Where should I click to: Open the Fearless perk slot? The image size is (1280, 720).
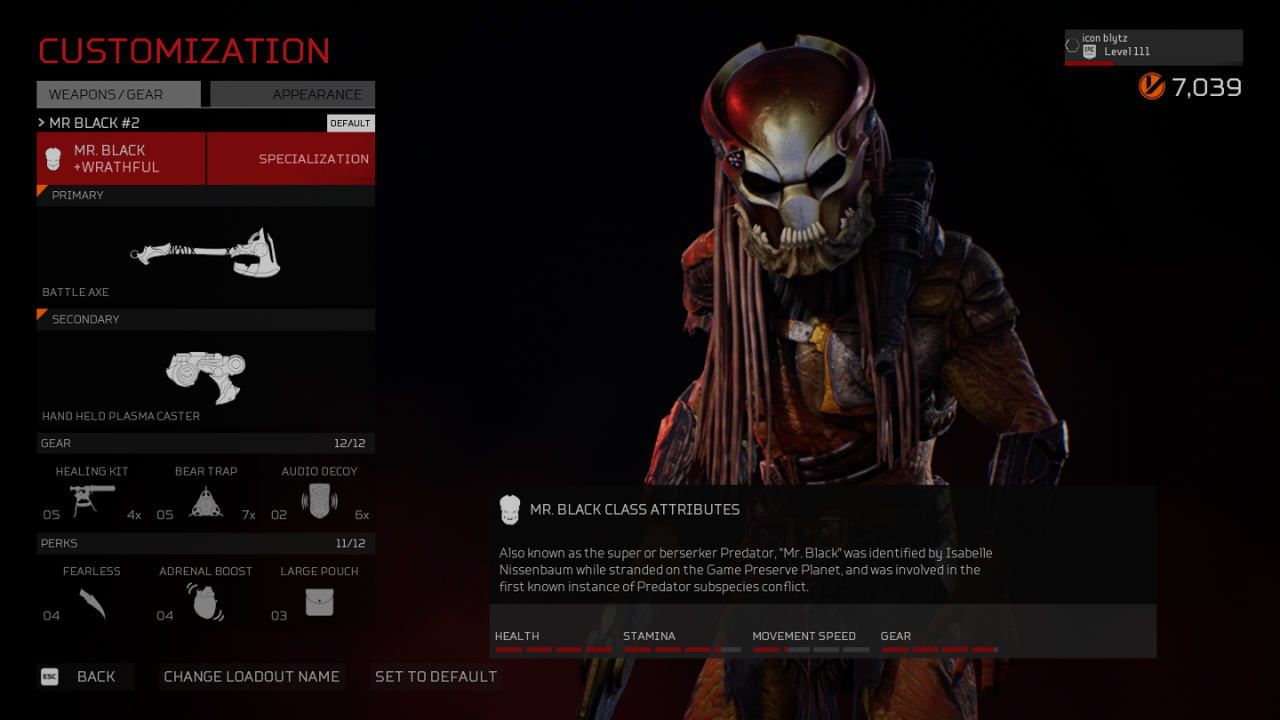[92, 597]
